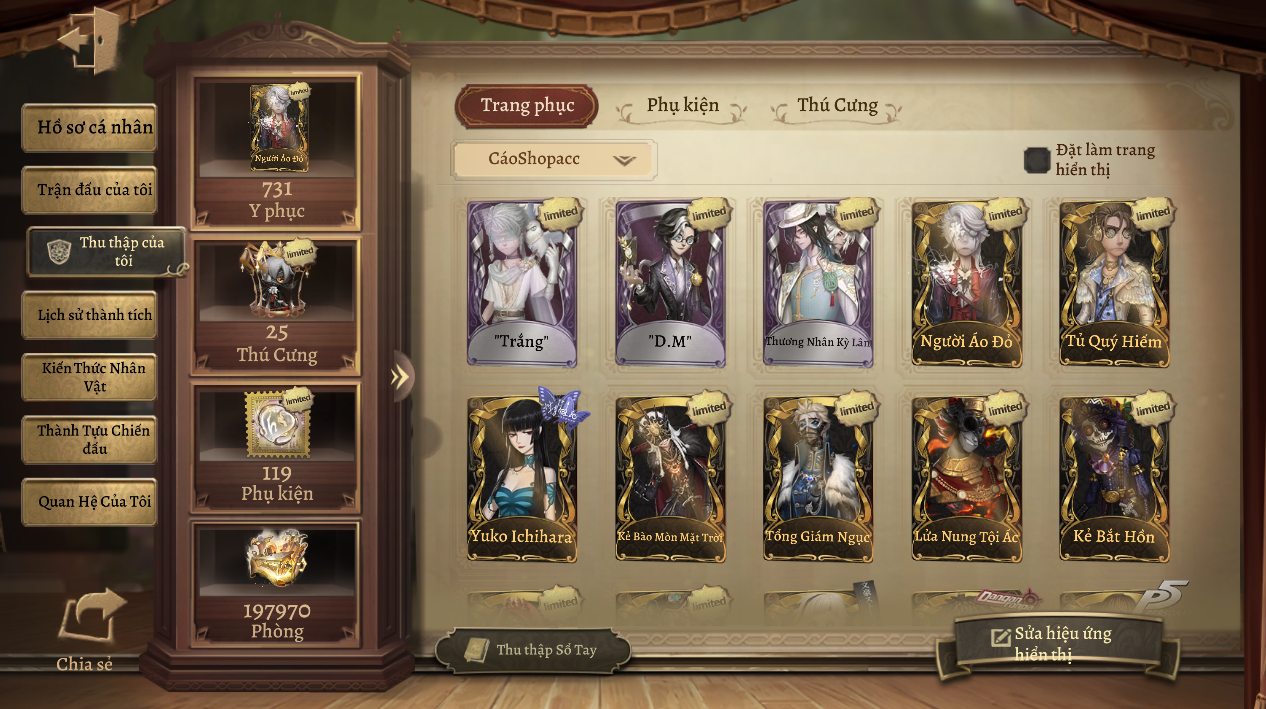This screenshot has width=1266, height=709.
Task: Switch to the Thú Cưng tab
Action: [x=837, y=106]
